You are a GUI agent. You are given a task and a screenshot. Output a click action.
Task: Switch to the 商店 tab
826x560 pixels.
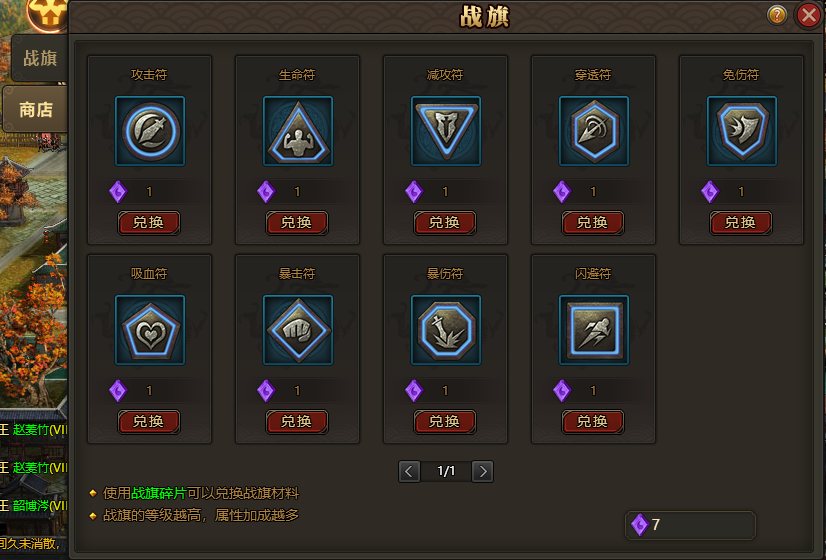coord(36,109)
